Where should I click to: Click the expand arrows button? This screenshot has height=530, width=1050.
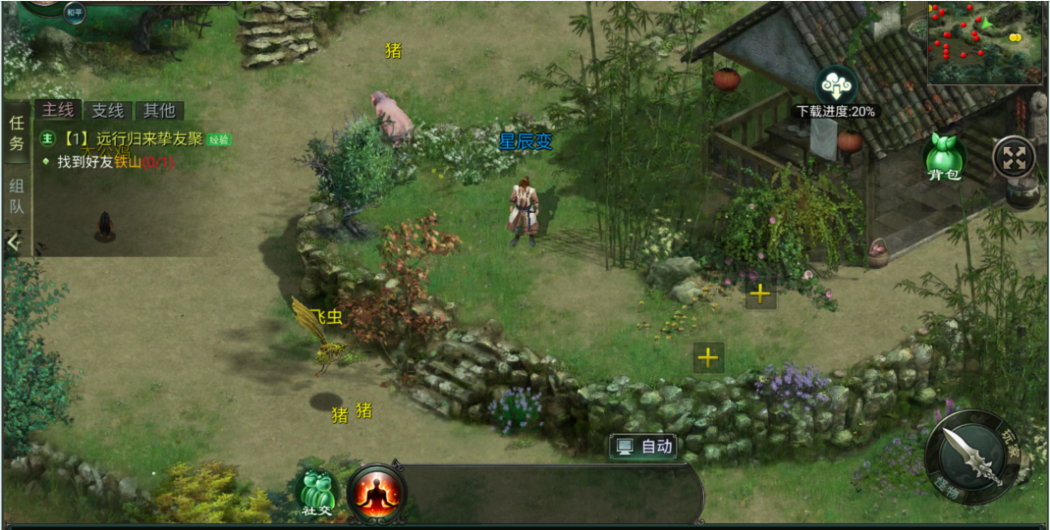[1013, 158]
